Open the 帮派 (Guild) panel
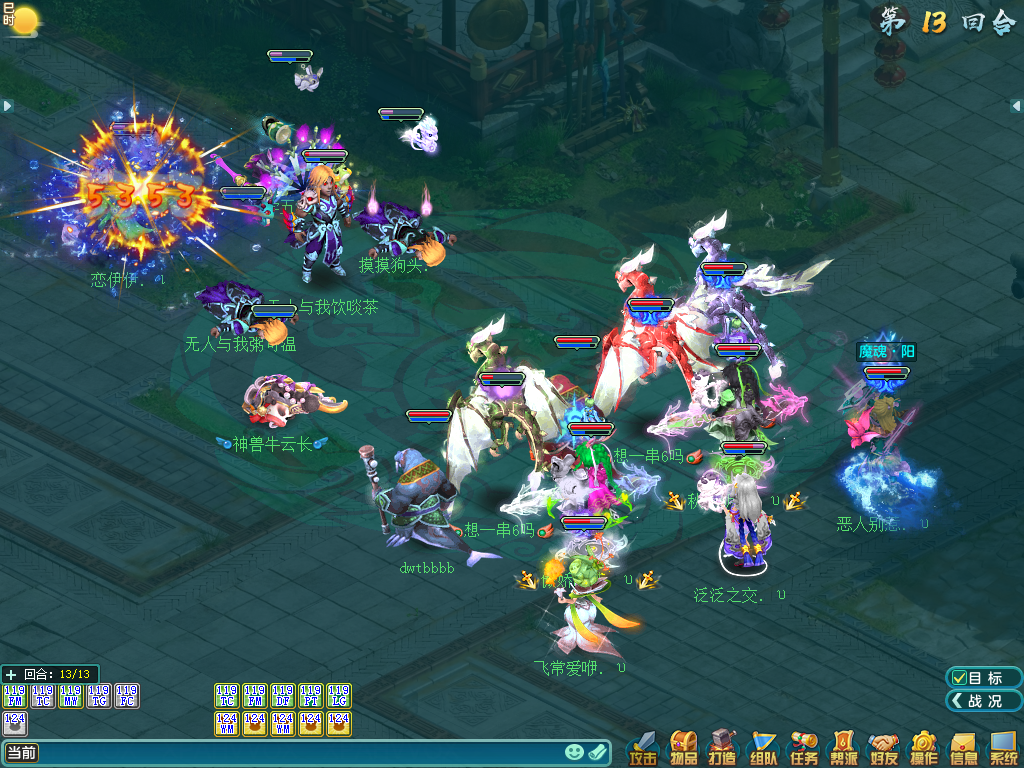This screenshot has height=768, width=1024. point(843,748)
